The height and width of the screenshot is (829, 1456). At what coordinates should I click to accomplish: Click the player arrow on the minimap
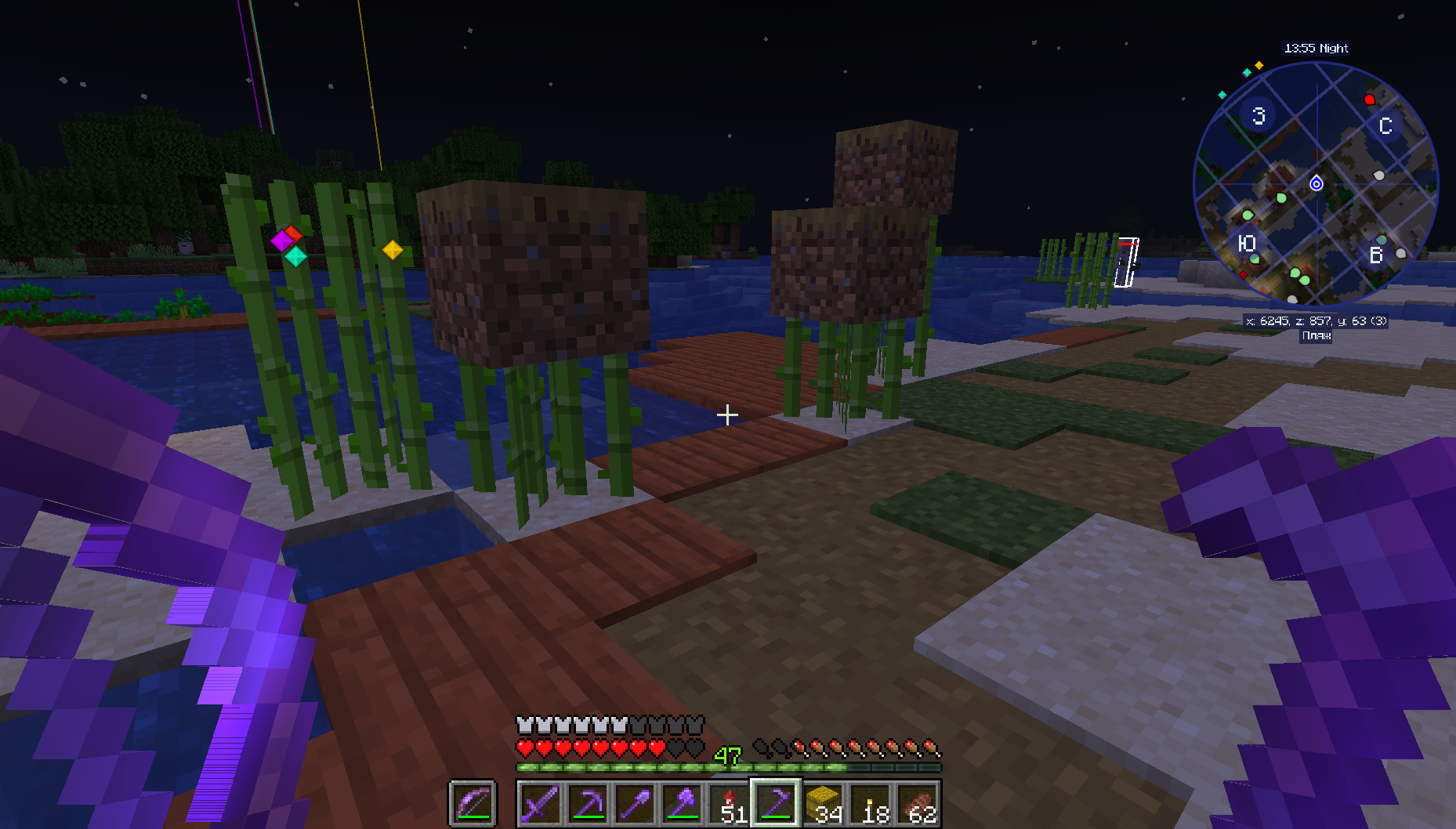tap(1317, 183)
